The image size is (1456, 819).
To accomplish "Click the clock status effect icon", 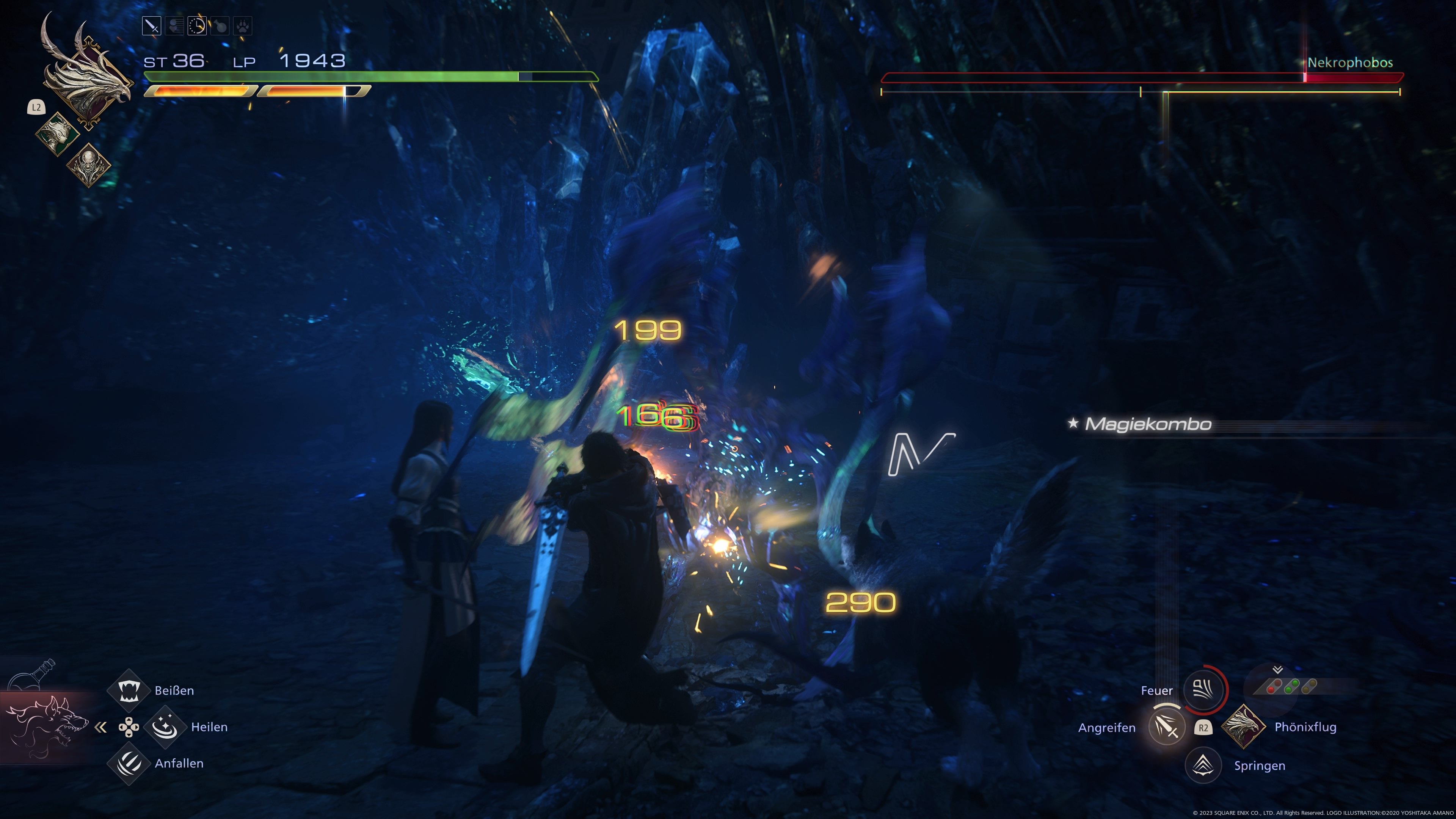I will click(197, 25).
